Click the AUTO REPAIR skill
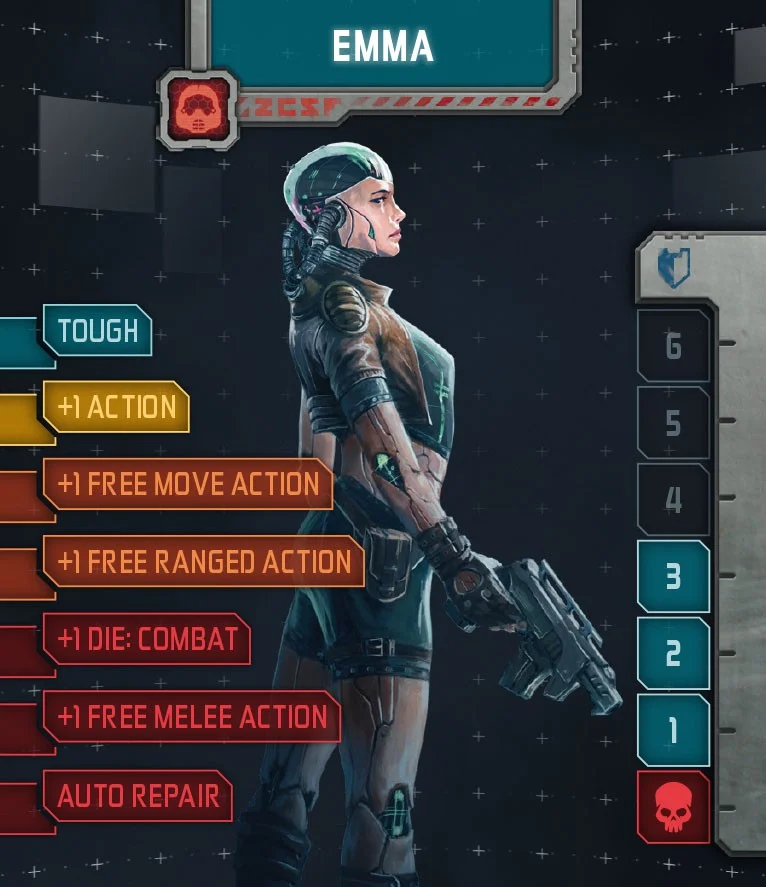Viewport: 766px width, 887px height. pos(138,796)
